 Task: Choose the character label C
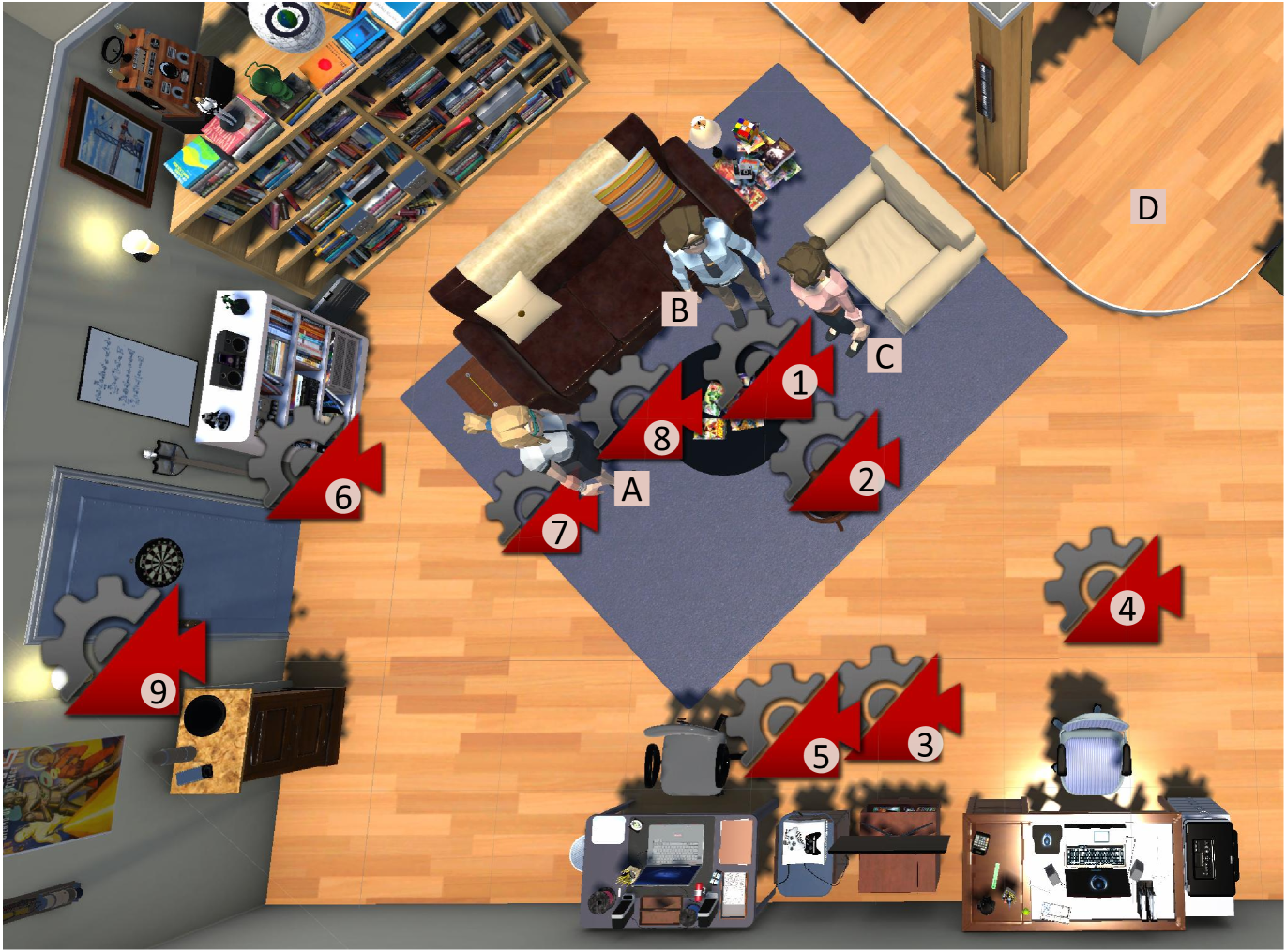[884, 355]
